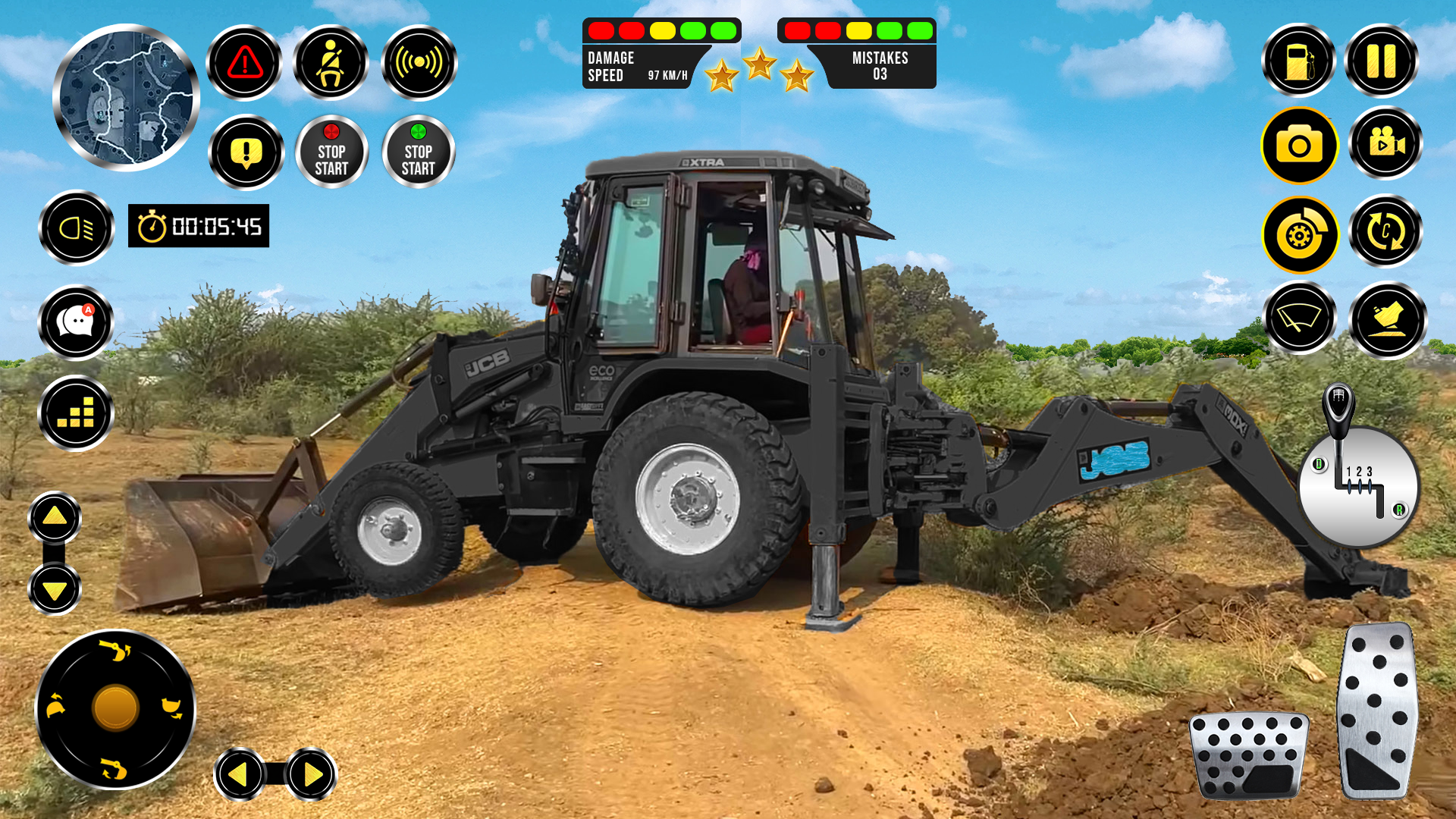Toggle the red STOP START engine button
This screenshot has height=819, width=1456.
[x=331, y=151]
